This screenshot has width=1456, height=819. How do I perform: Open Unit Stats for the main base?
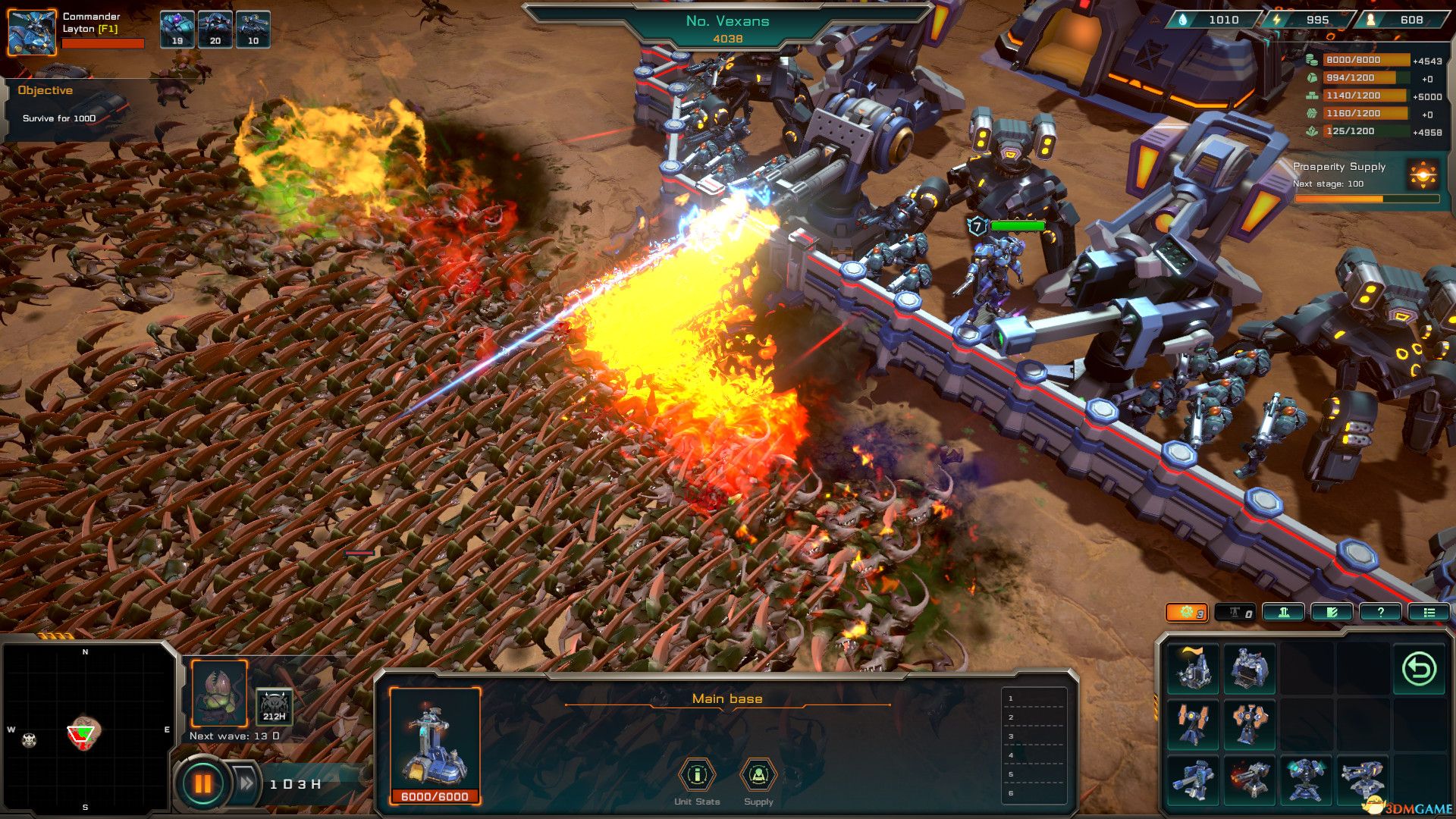click(x=697, y=775)
